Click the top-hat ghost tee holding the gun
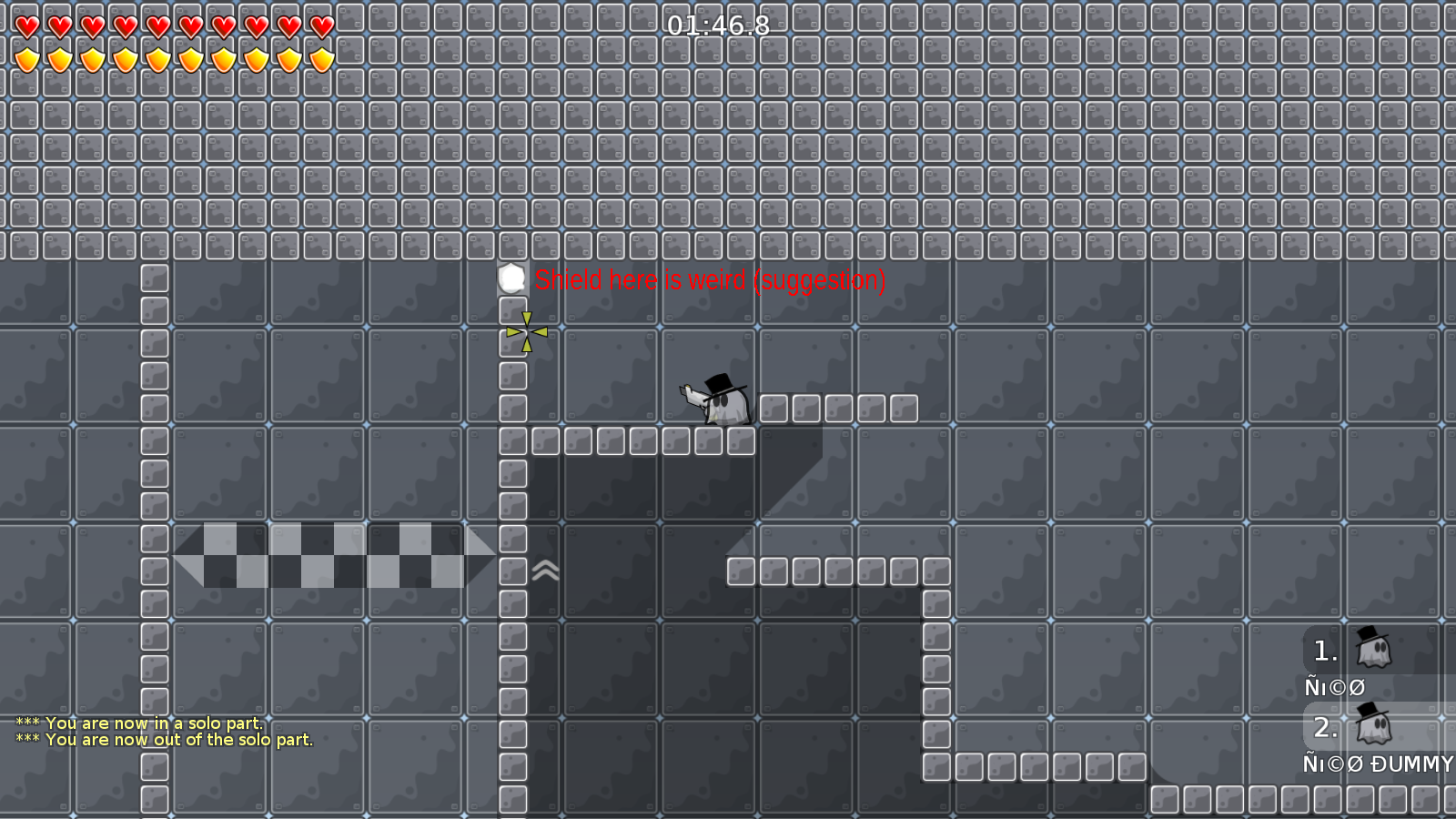This screenshot has height=819, width=1456. (x=719, y=405)
